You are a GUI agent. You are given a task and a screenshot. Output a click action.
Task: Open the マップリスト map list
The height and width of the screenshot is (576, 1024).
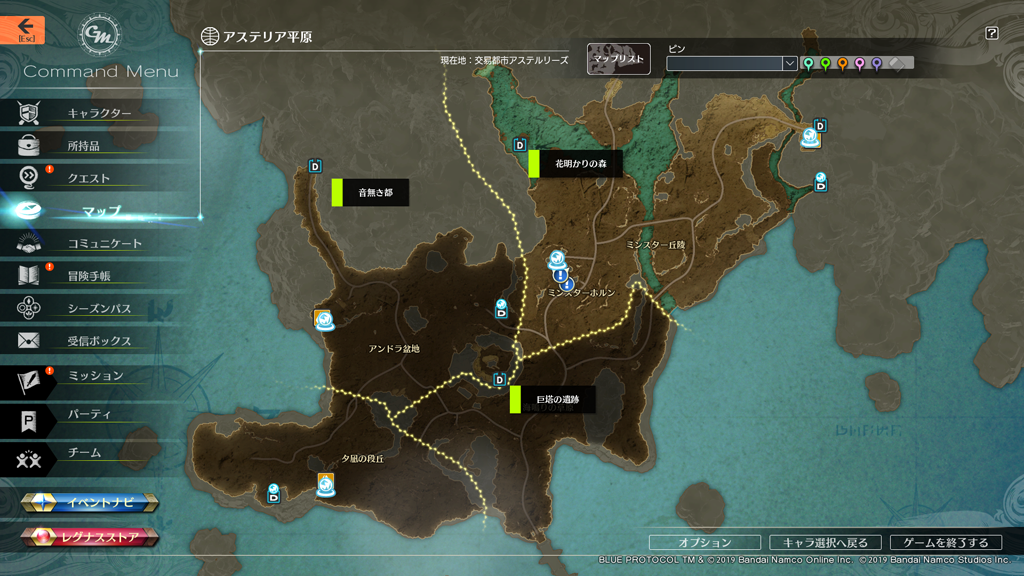618,60
